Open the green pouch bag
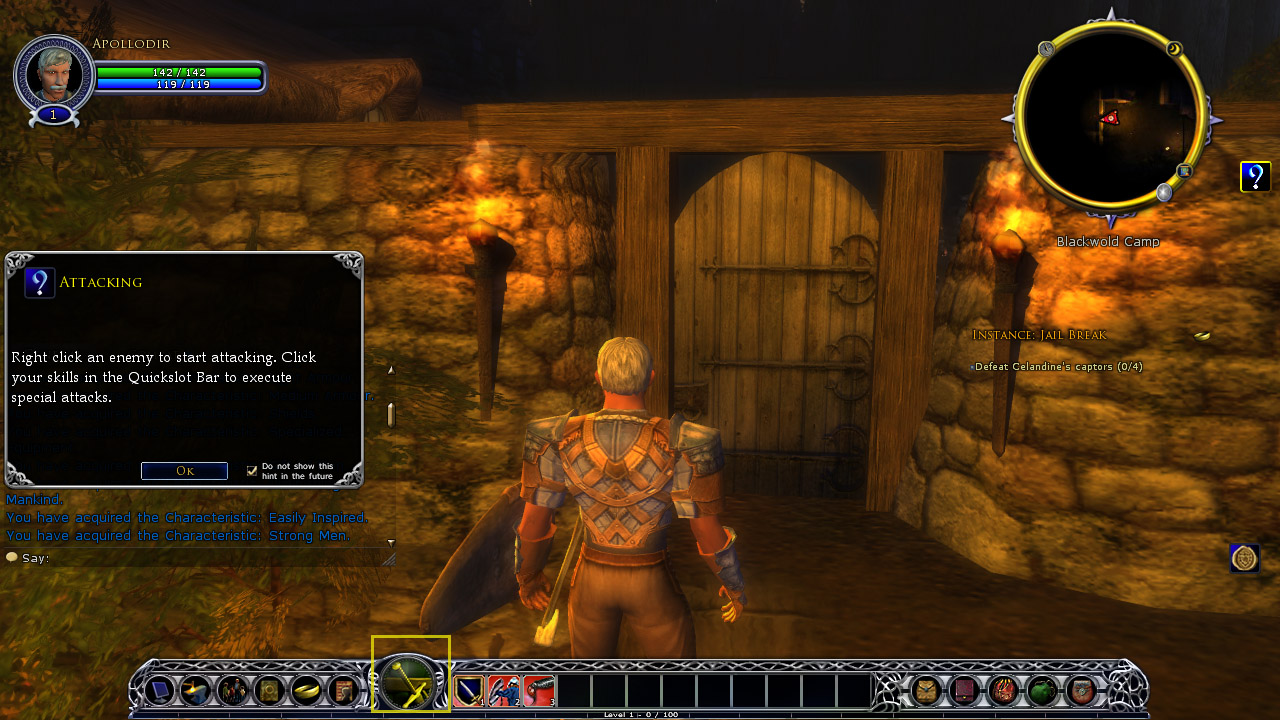 pyautogui.click(x=1042, y=690)
